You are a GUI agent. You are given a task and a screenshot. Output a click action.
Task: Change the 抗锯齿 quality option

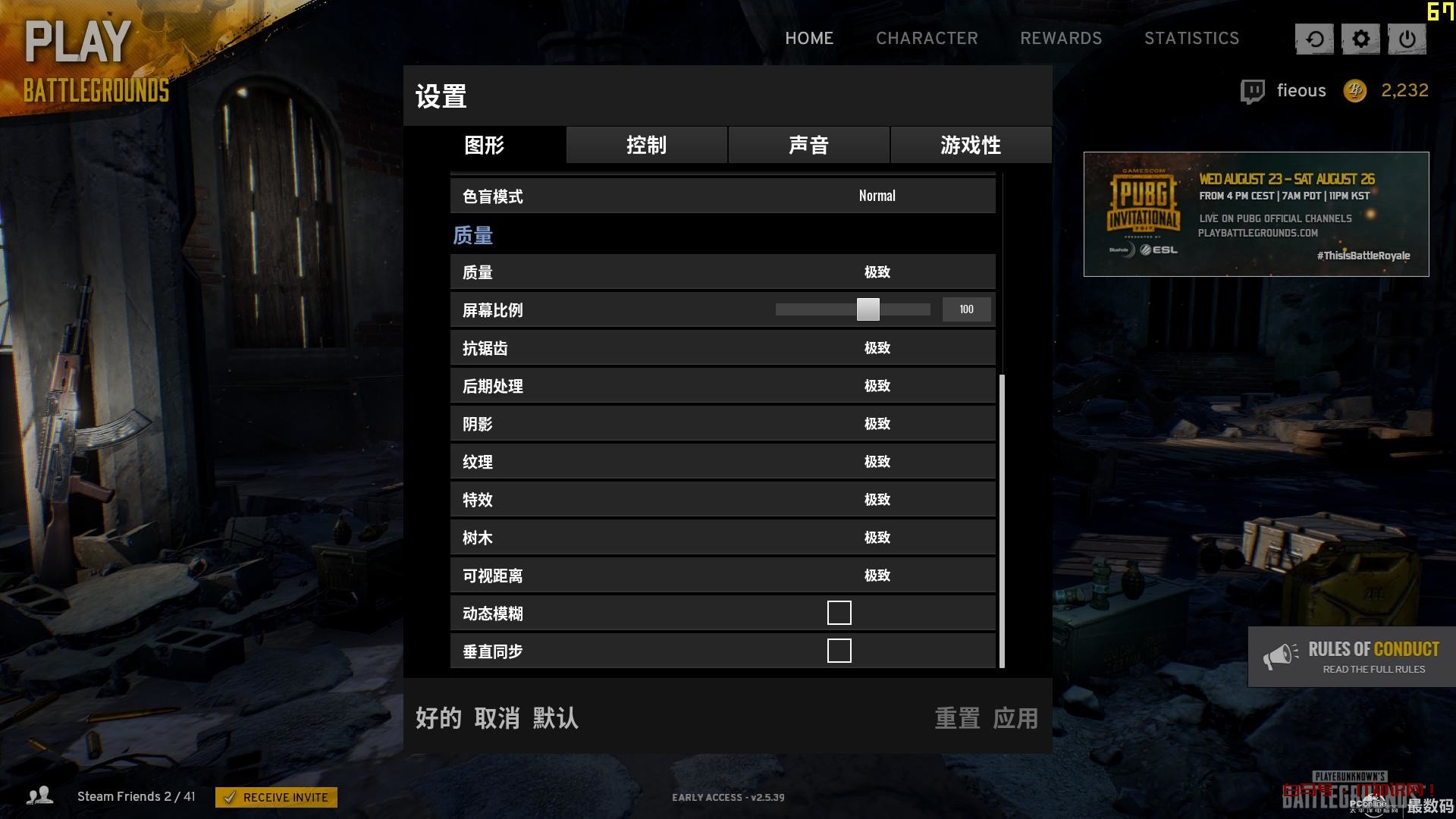pos(877,348)
